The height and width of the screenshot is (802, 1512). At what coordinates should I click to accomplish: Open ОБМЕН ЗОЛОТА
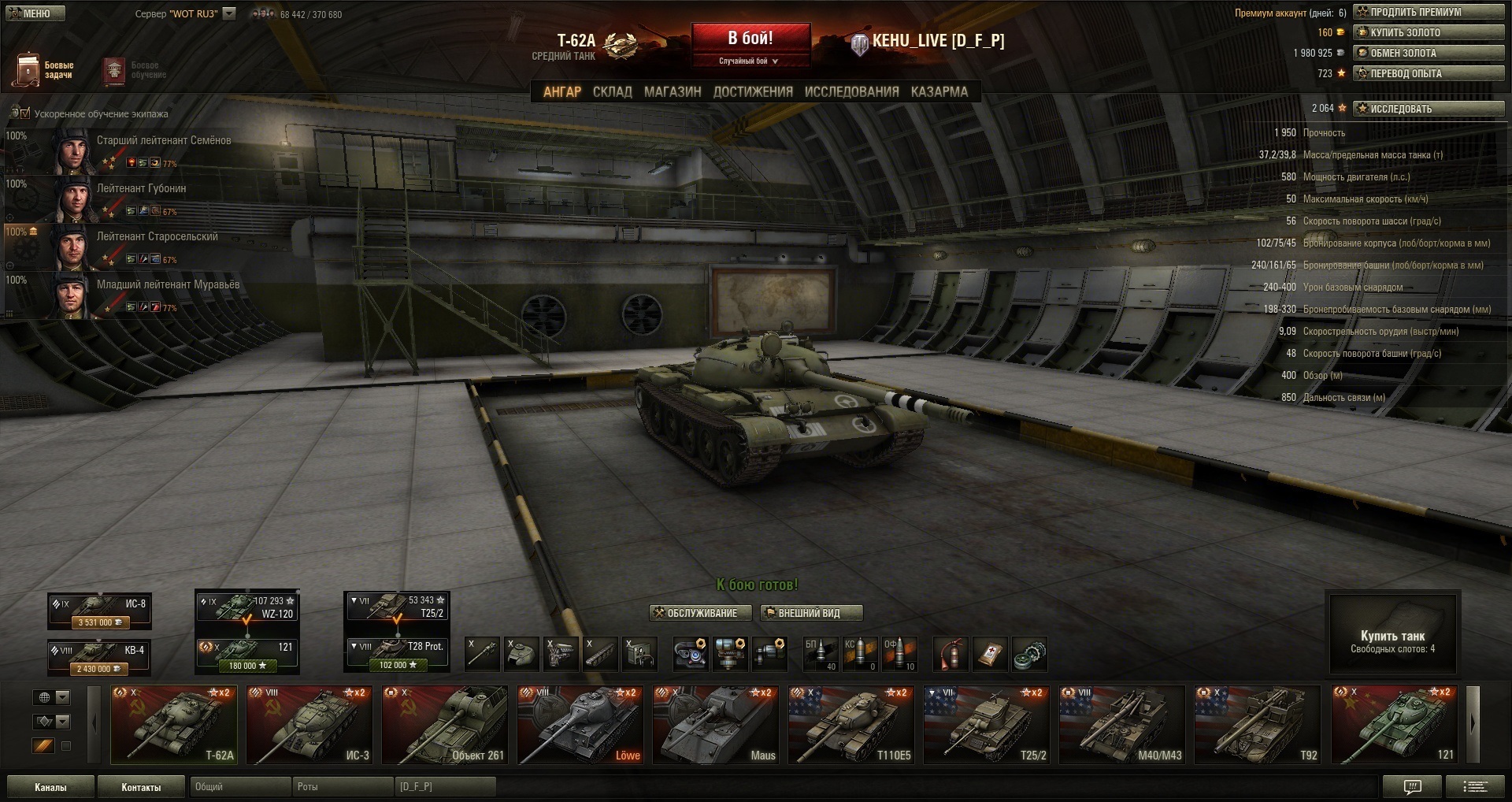(x=1429, y=53)
